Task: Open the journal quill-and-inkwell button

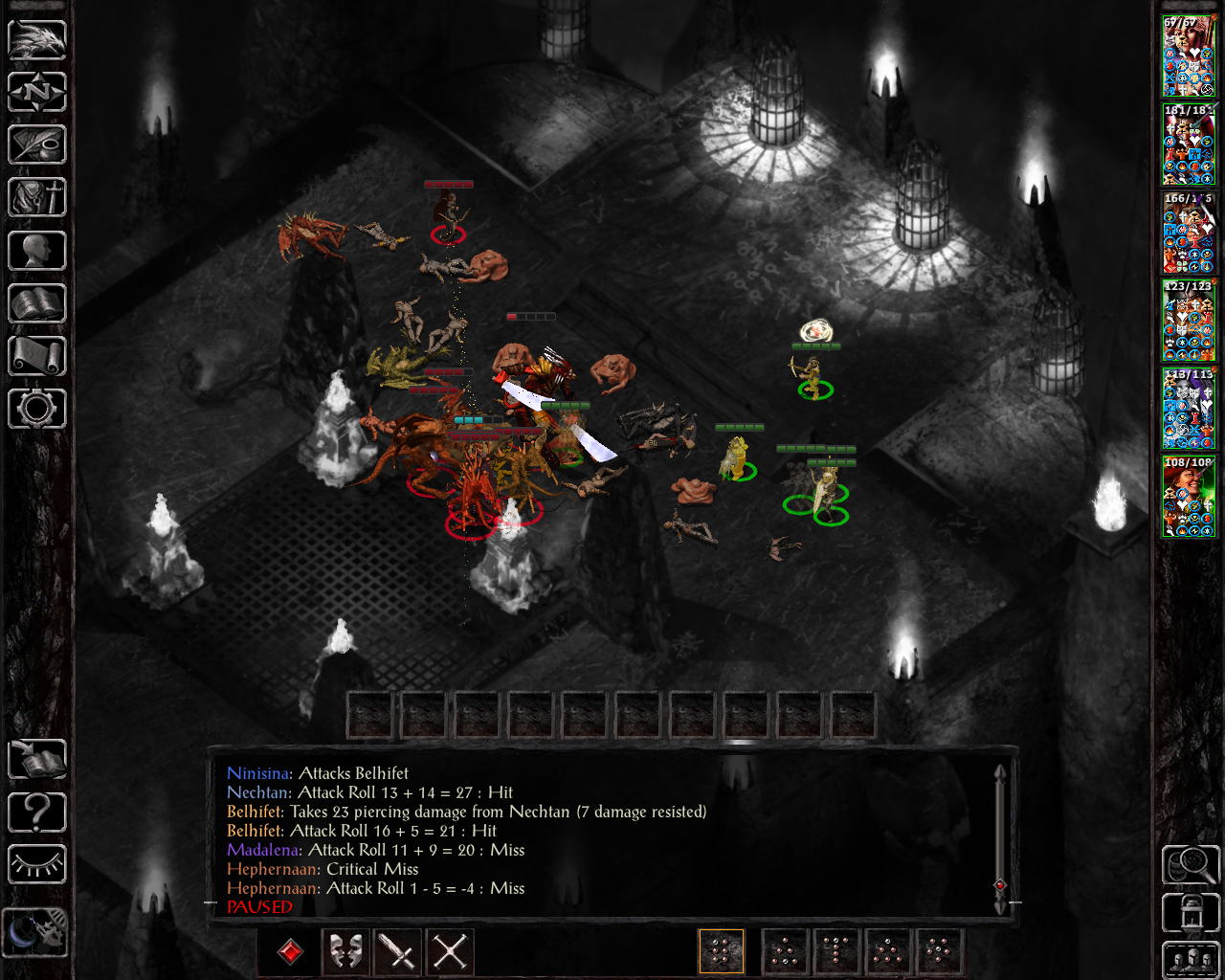Action: 37,145
